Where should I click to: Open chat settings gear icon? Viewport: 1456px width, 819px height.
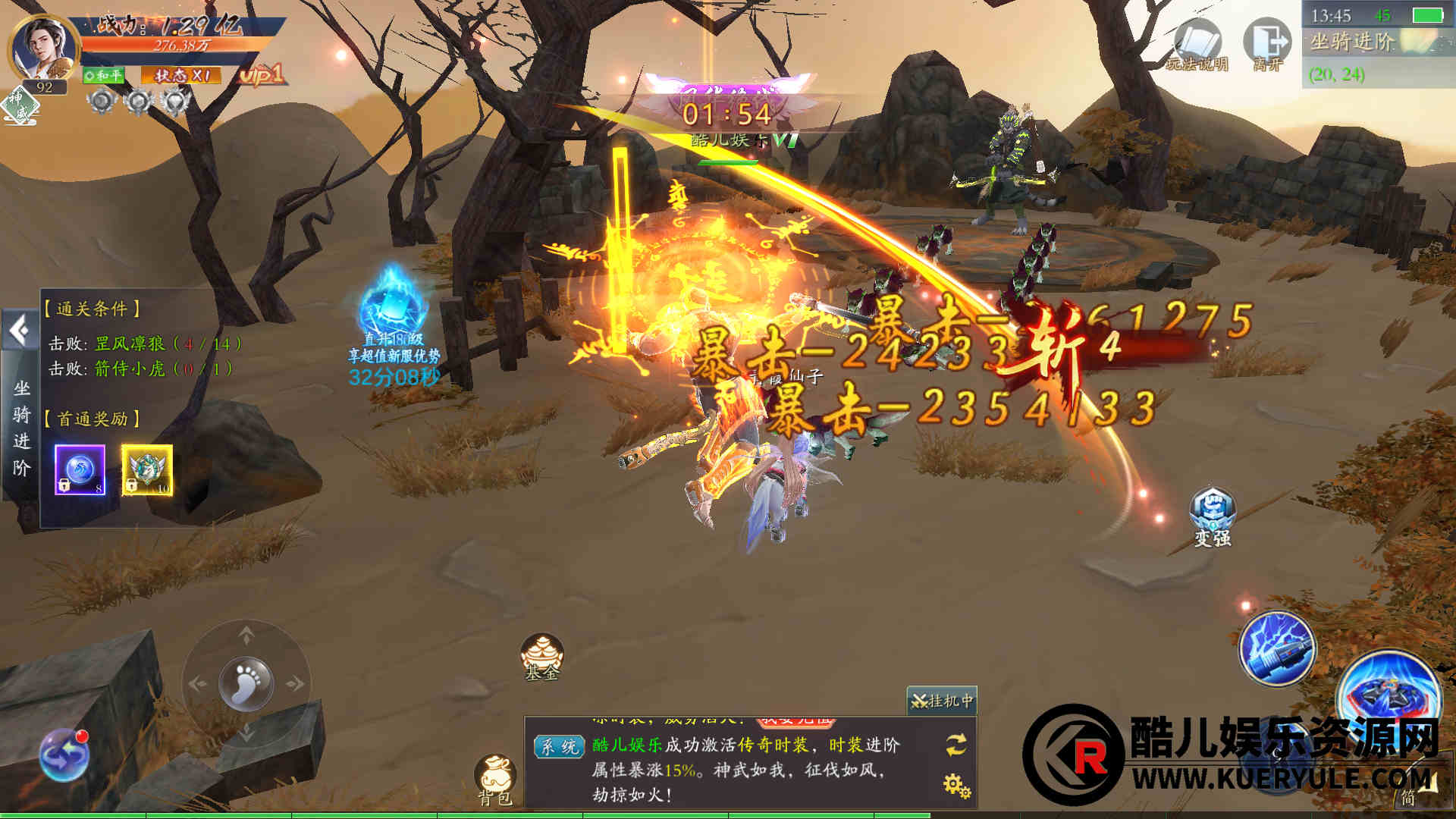(x=956, y=785)
